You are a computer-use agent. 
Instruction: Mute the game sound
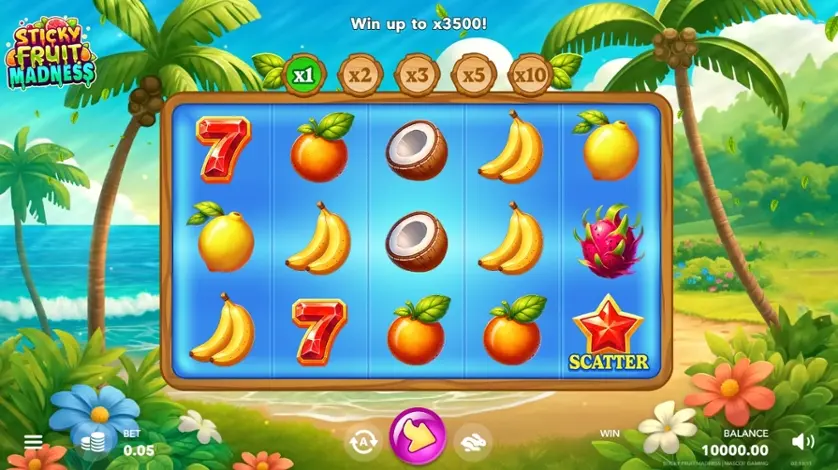click(802, 441)
